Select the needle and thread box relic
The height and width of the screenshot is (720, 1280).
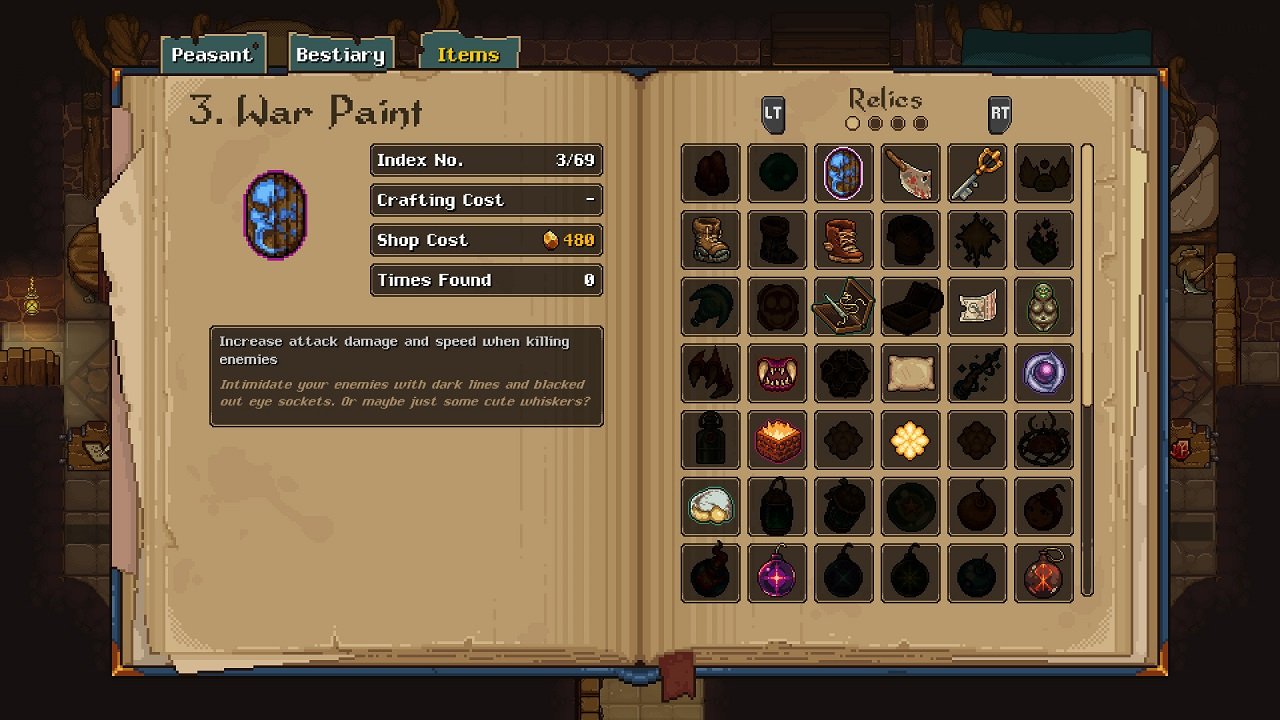844,307
